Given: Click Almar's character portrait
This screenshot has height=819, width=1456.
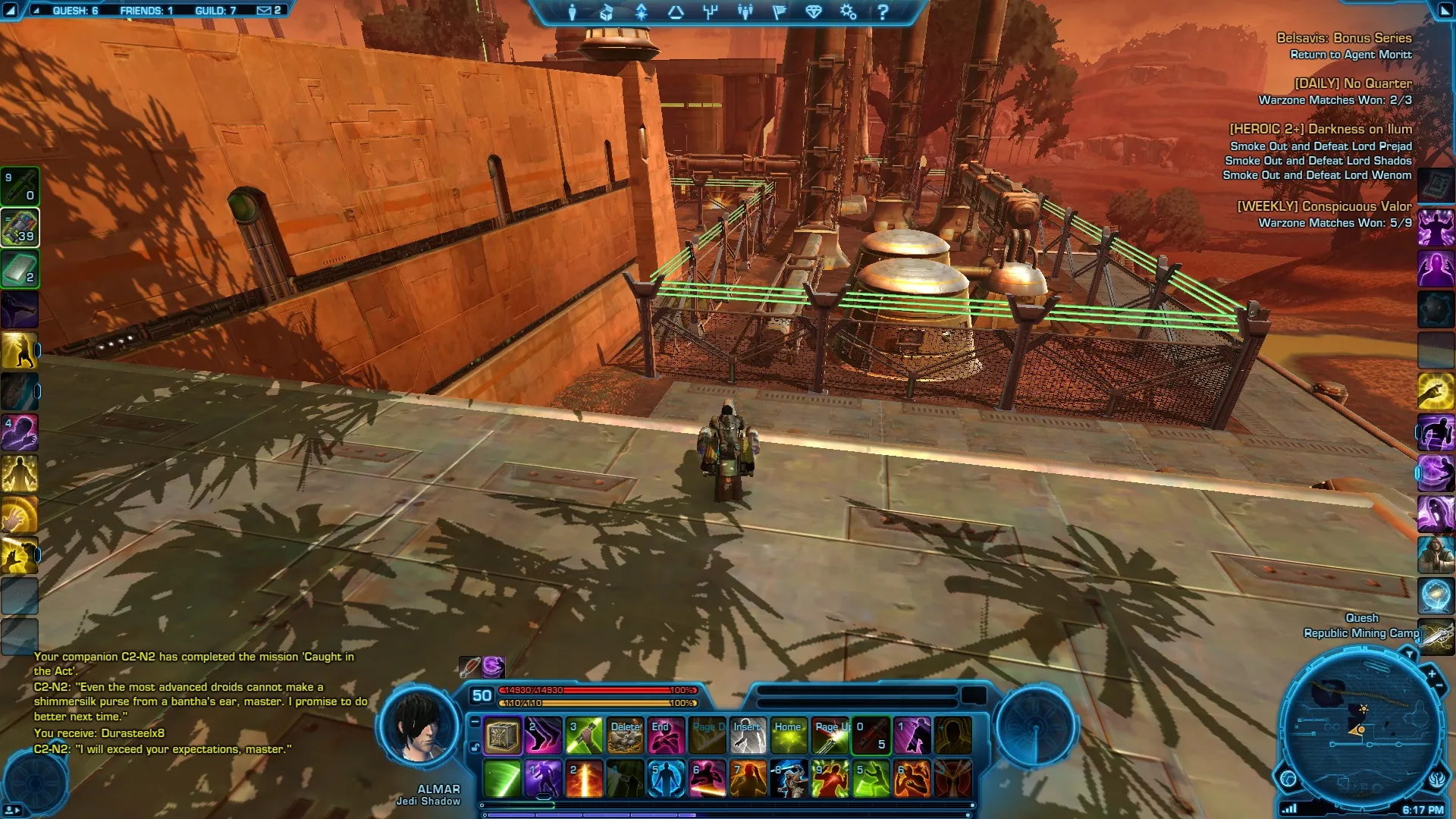Looking at the screenshot, I should (418, 726).
